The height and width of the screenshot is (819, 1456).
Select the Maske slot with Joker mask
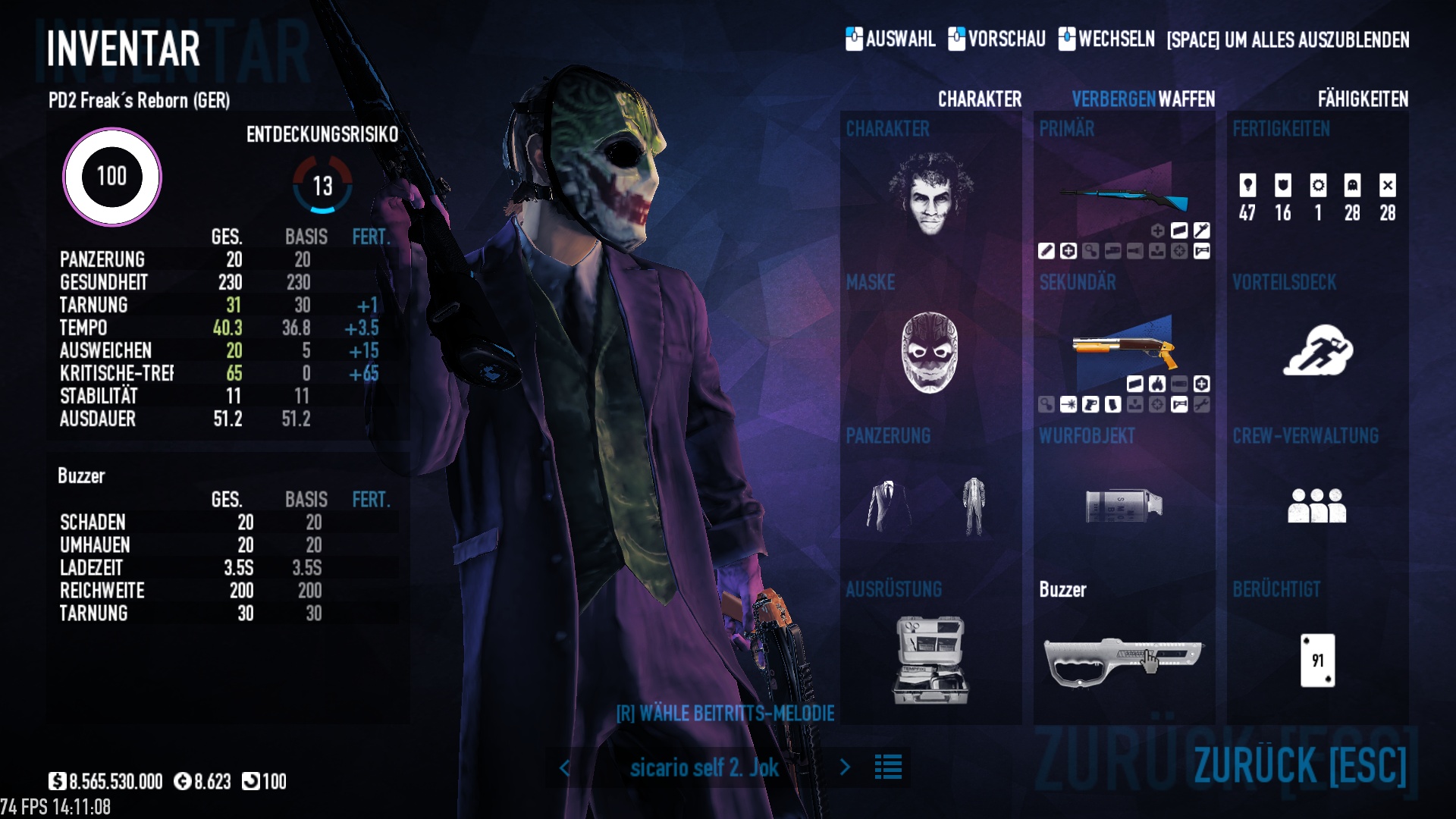[930, 352]
